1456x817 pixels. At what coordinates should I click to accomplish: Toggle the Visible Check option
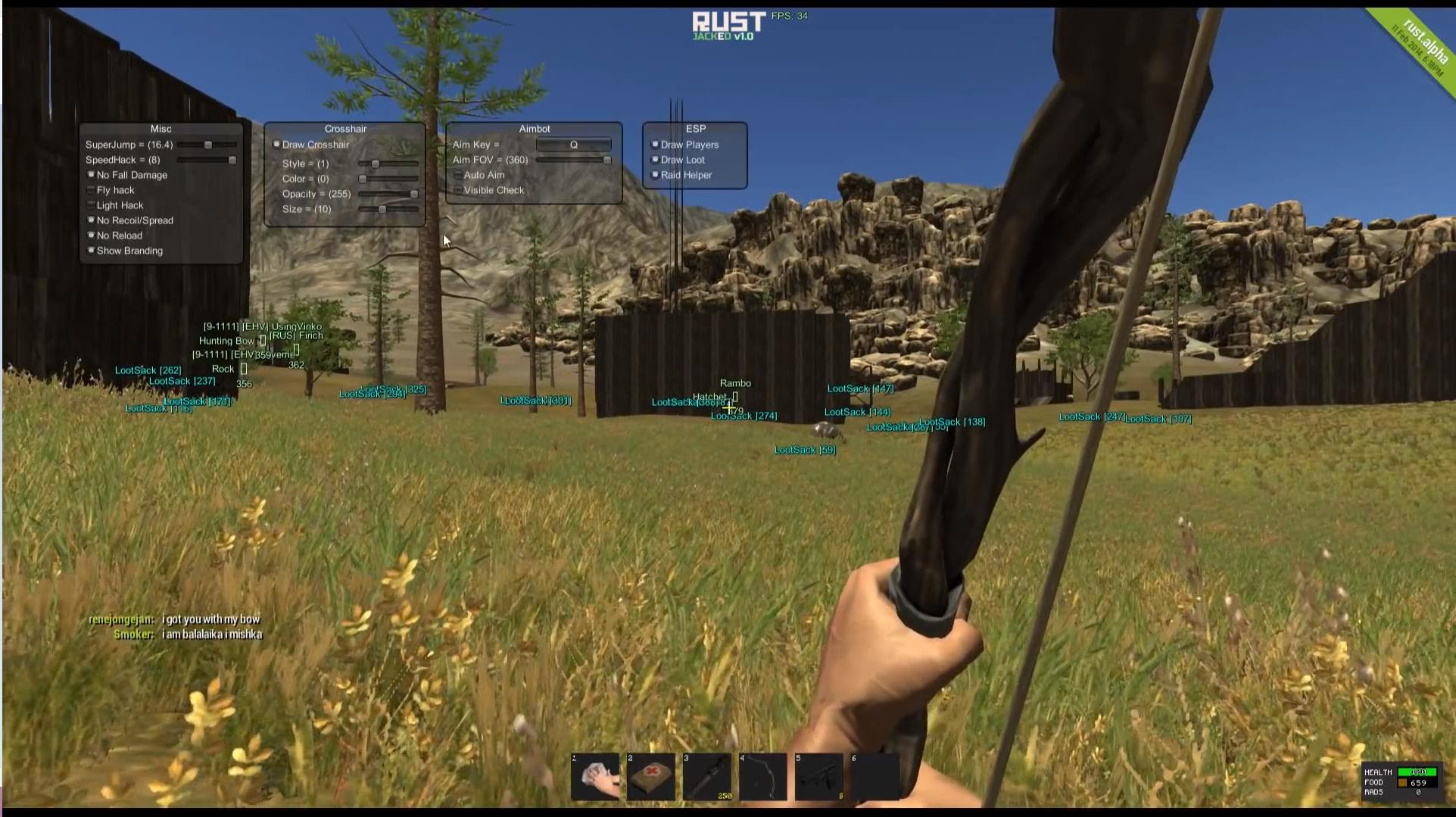457,190
